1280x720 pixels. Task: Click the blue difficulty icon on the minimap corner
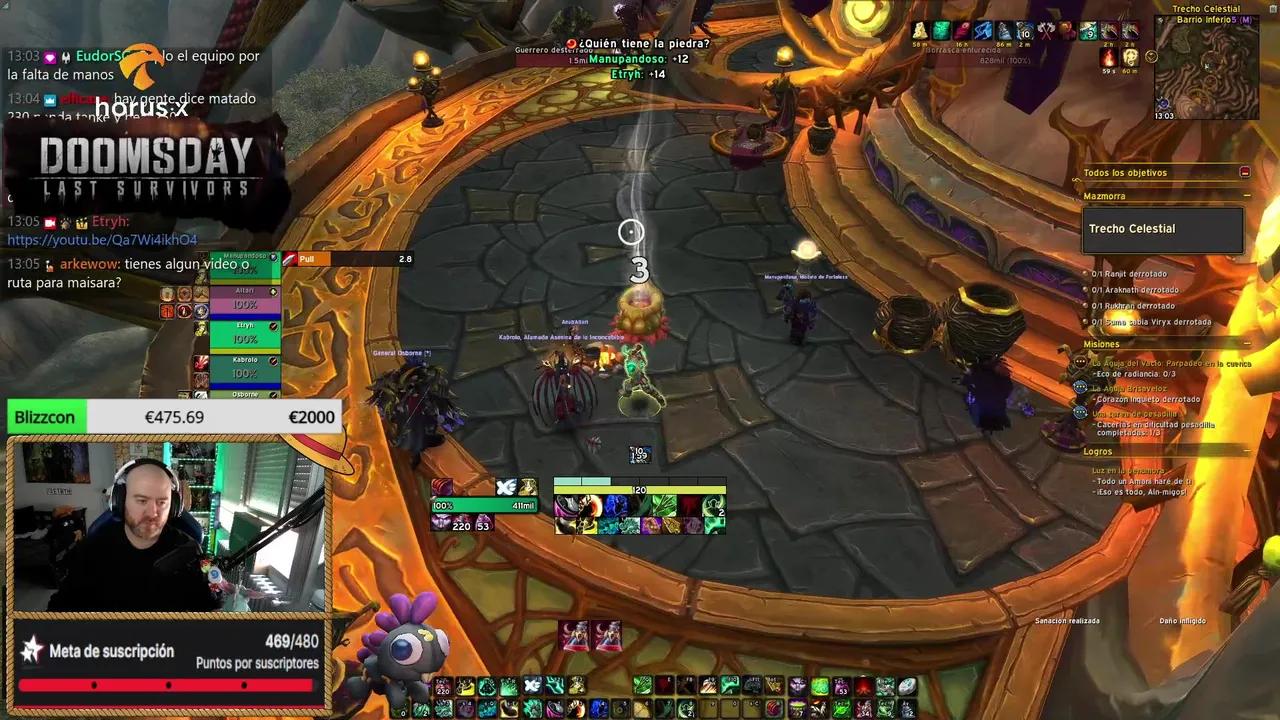coord(1163,103)
